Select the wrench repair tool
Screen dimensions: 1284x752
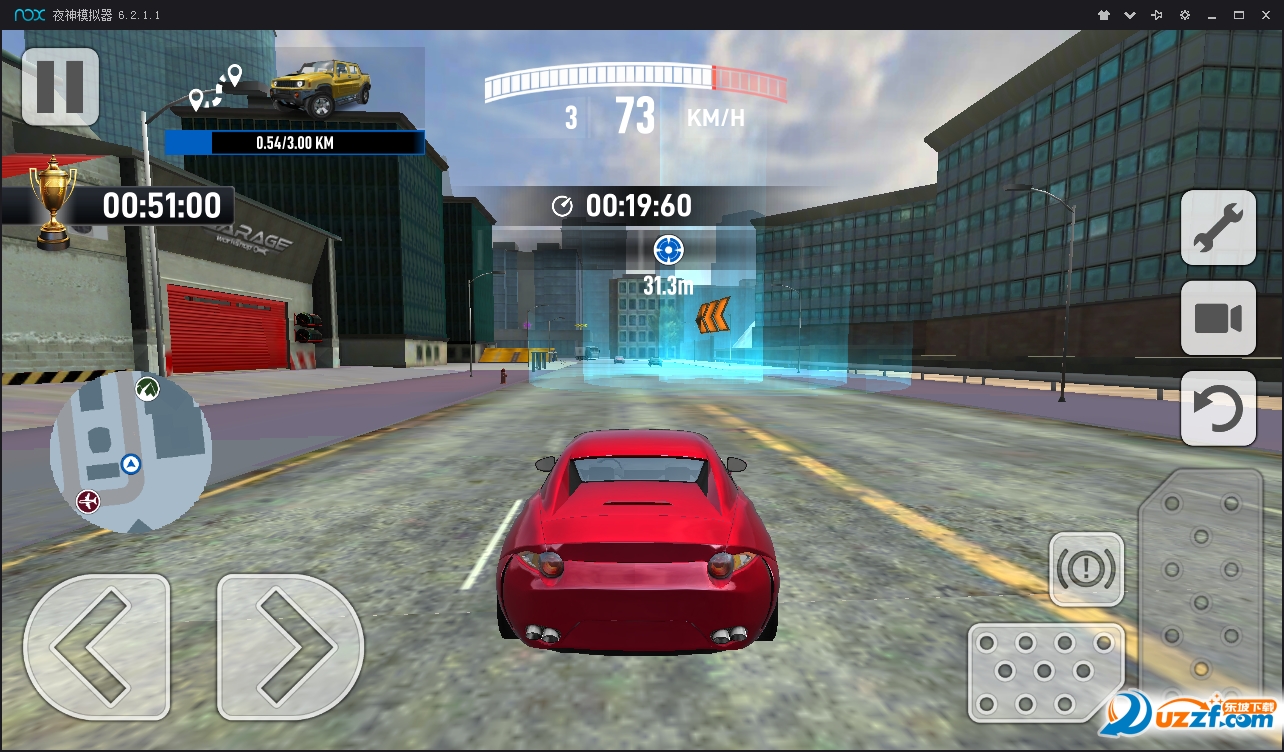click(1218, 228)
